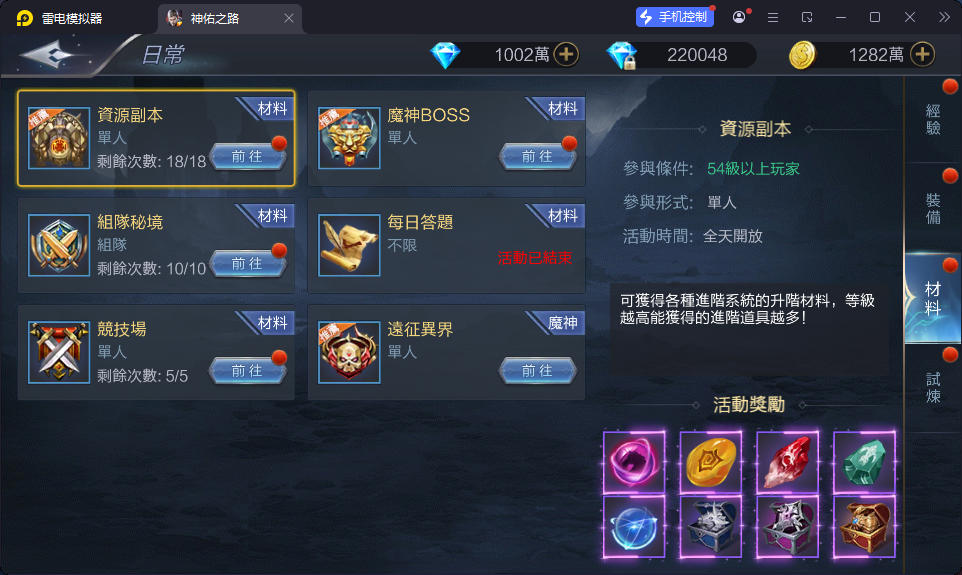Screen dimensions: 962x575
Task: Open the 手机控制 phone control panel
Action: [x=675, y=17]
